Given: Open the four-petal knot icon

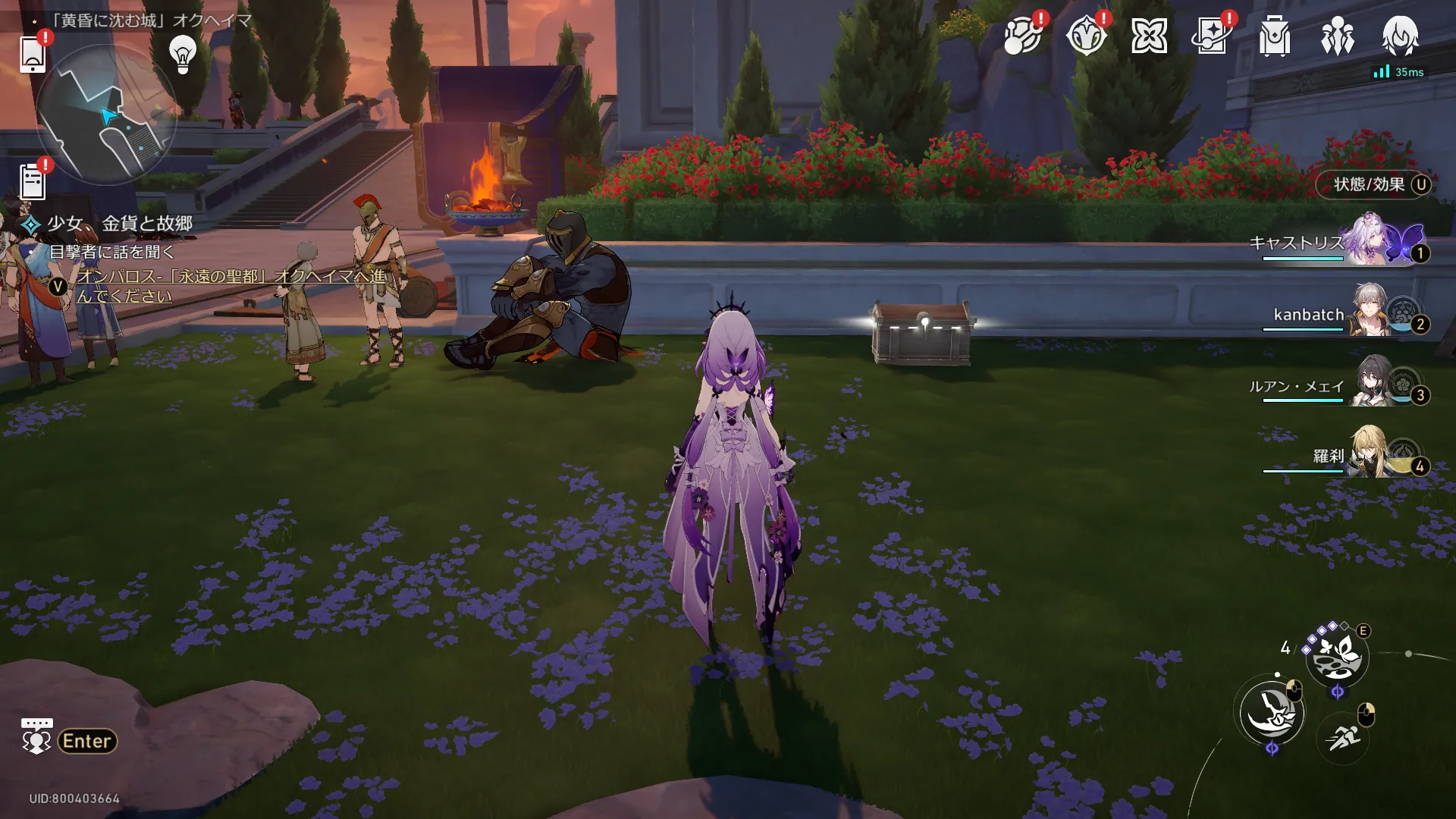Looking at the screenshot, I should point(1149,36).
